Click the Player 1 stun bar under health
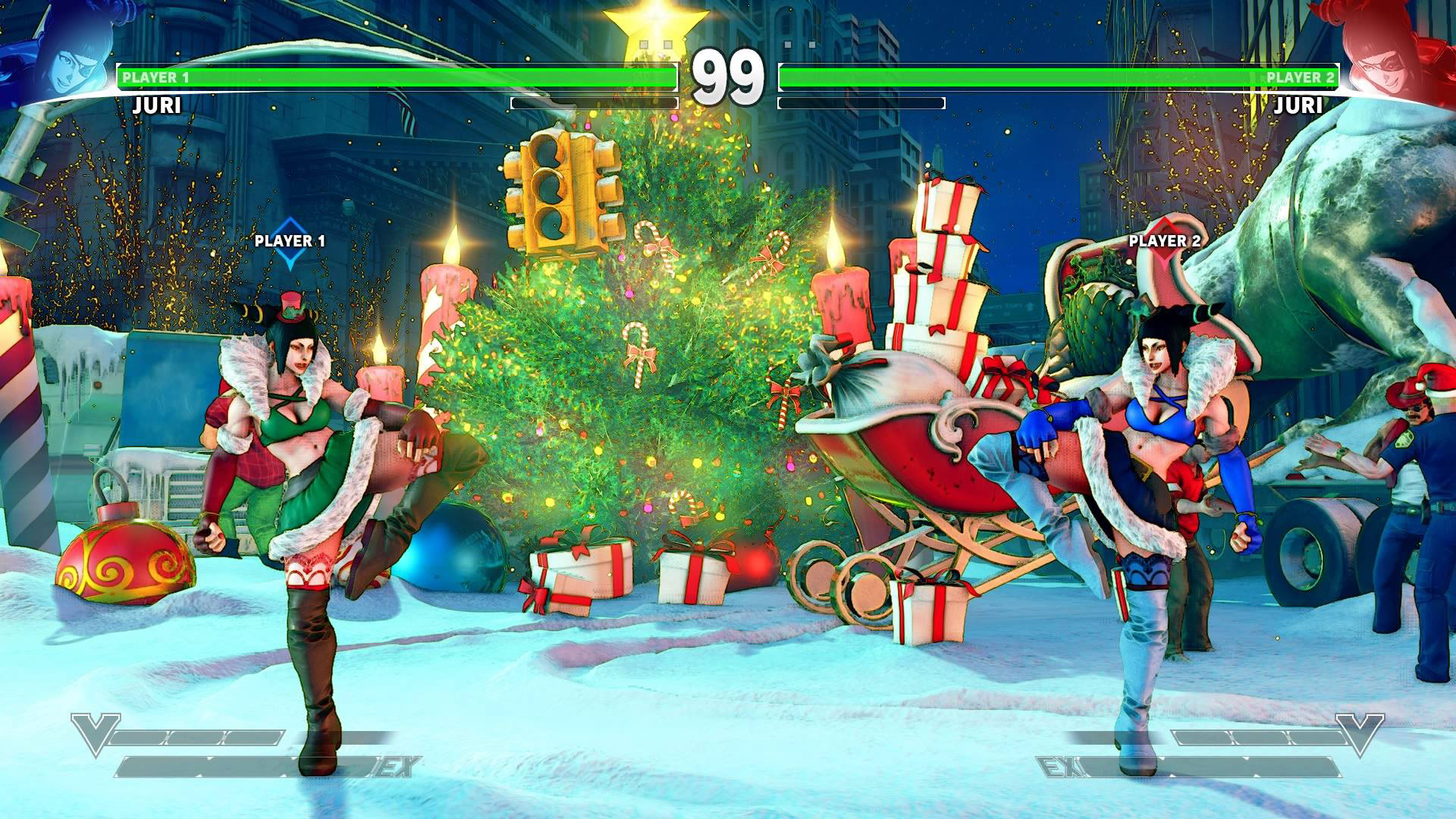Image resolution: width=1456 pixels, height=819 pixels. (595, 101)
